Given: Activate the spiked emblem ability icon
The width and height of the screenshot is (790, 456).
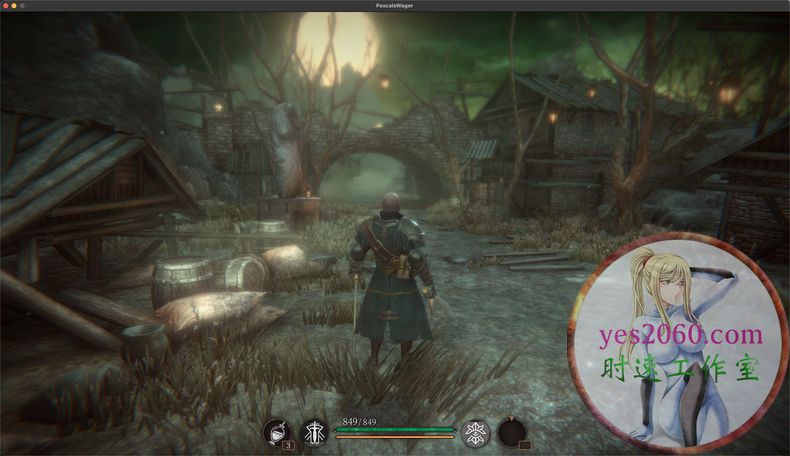Looking at the screenshot, I should coord(476,432).
